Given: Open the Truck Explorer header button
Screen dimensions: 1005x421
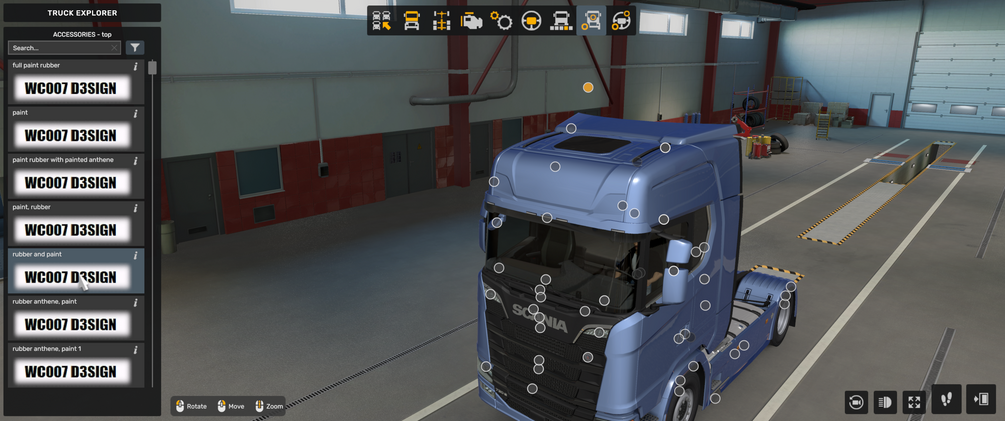Looking at the screenshot, I should [82, 13].
